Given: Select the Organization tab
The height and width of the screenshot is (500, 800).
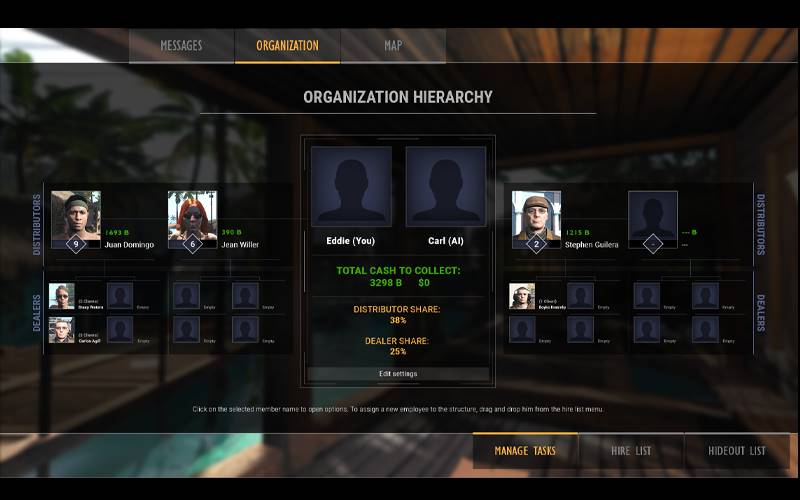Looking at the screenshot, I should (287, 46).
